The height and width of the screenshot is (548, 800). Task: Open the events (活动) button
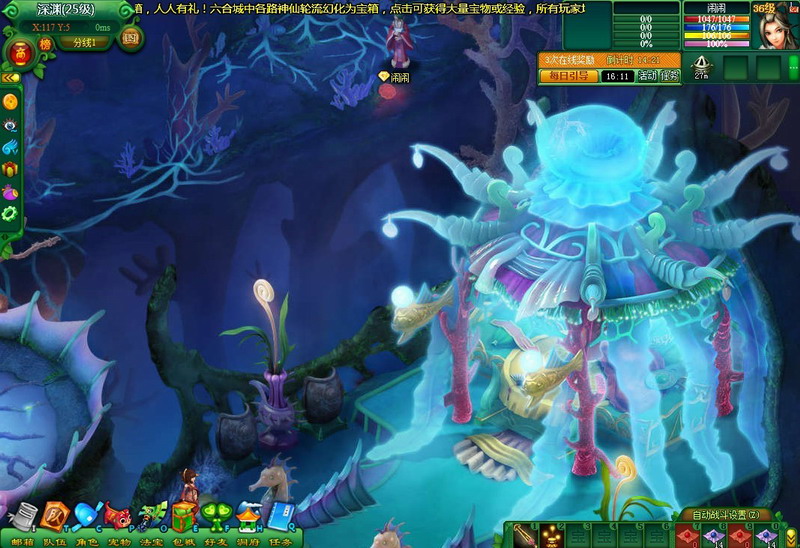click(646, 76)
